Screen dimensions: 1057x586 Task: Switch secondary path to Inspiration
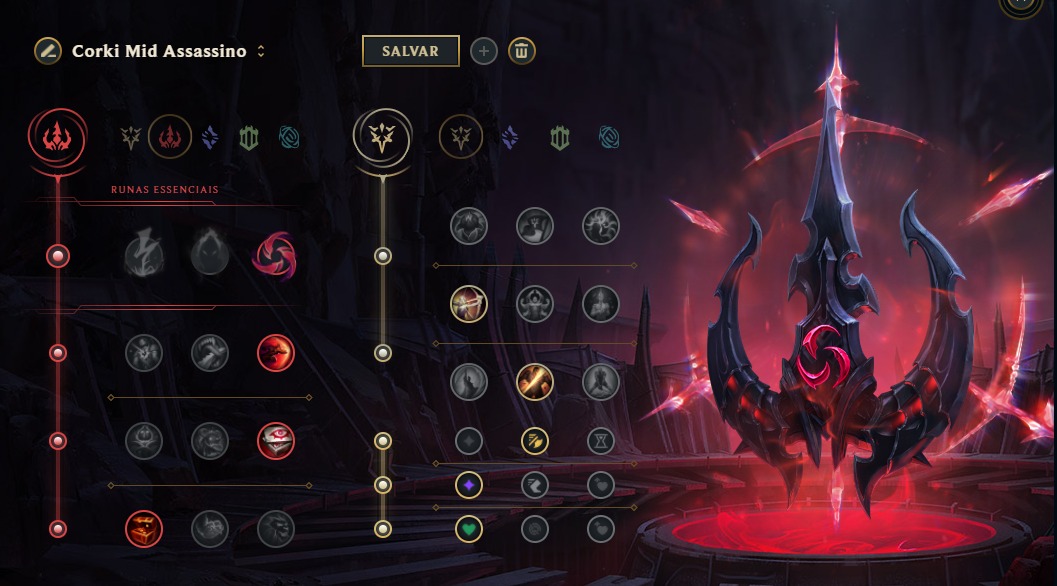(609, 138)
